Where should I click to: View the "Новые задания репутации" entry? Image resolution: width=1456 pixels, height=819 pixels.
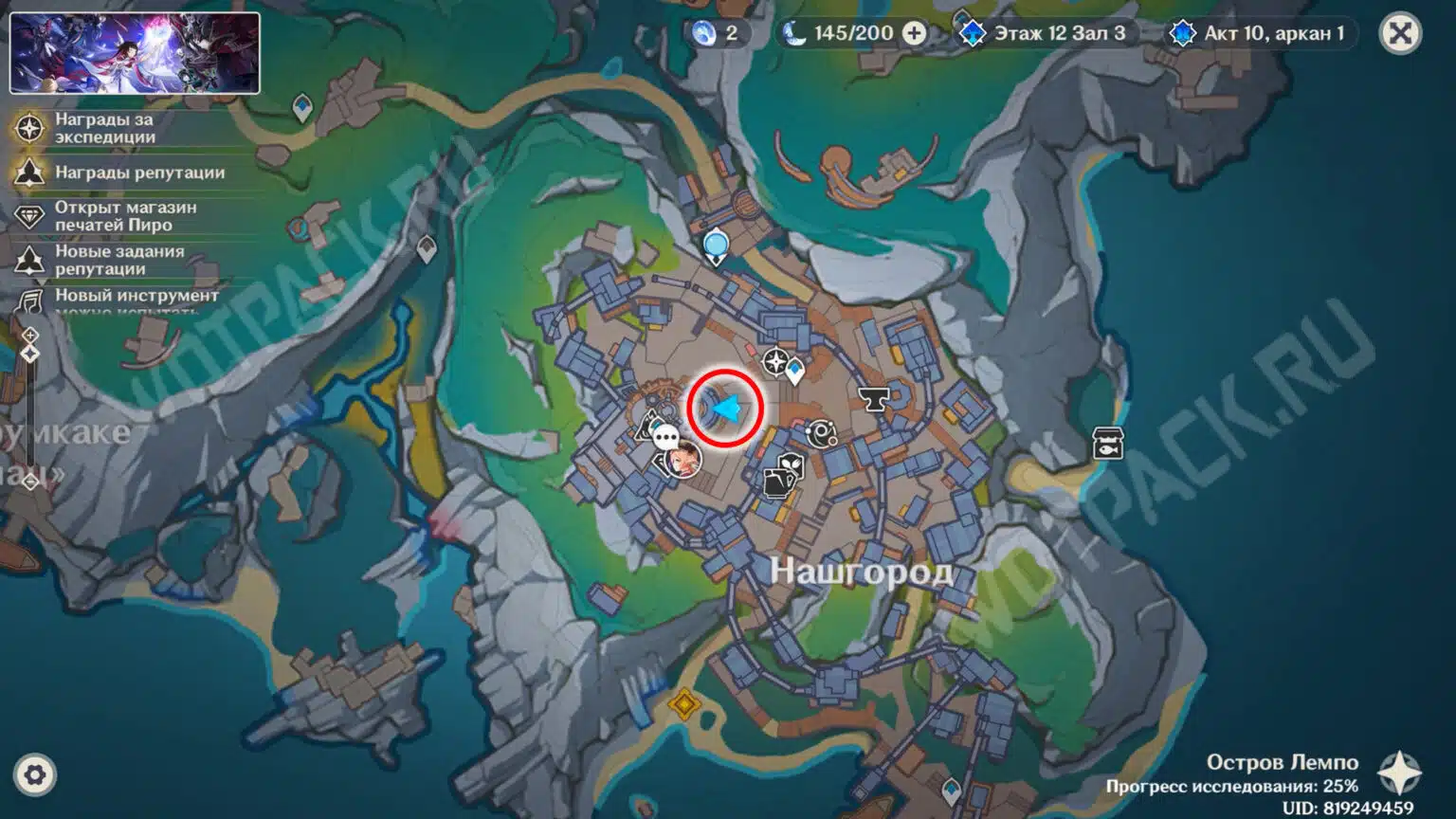click(119, 260)
